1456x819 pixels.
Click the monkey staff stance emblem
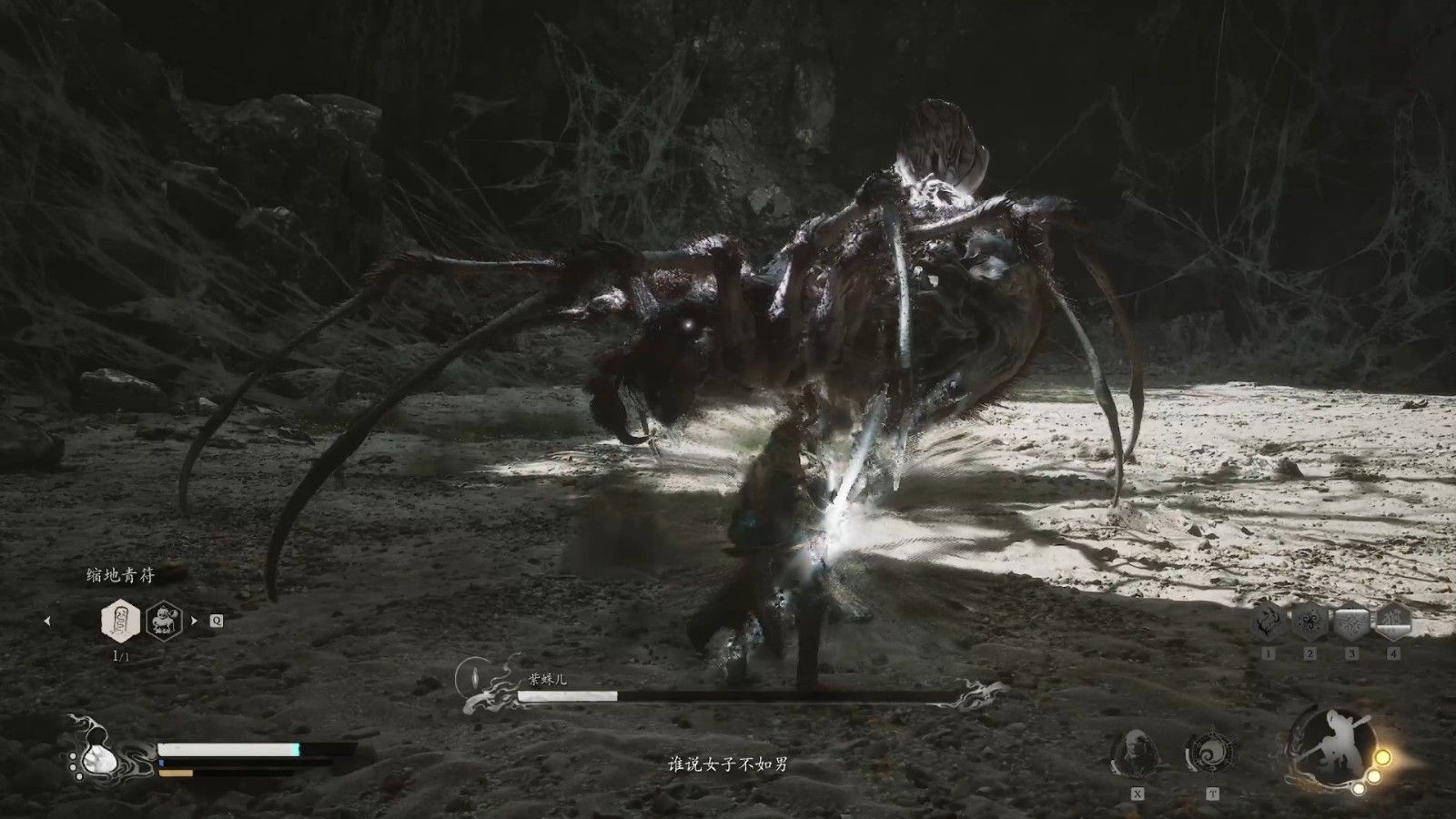[x=1327, y=746]
